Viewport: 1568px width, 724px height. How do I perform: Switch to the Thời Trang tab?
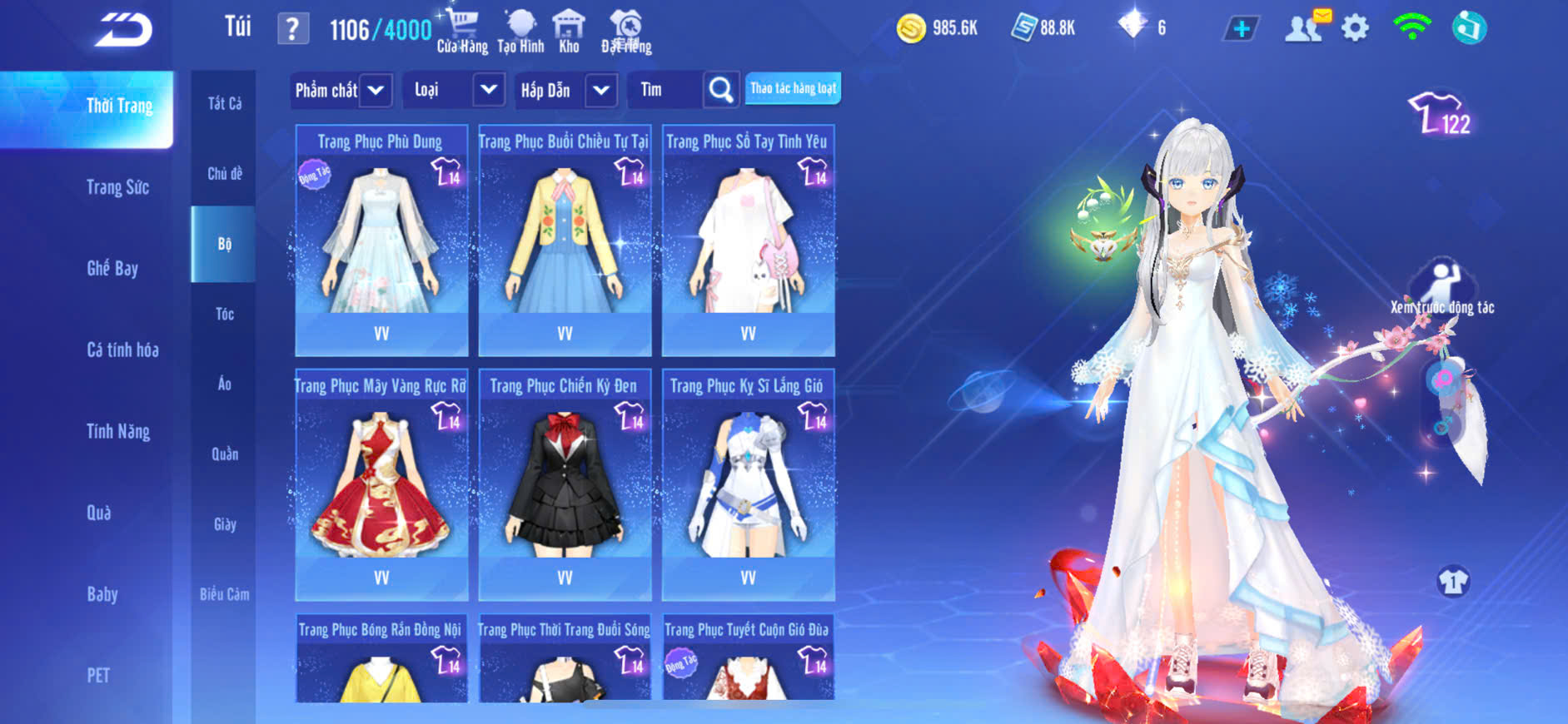[x=119, y=107]
